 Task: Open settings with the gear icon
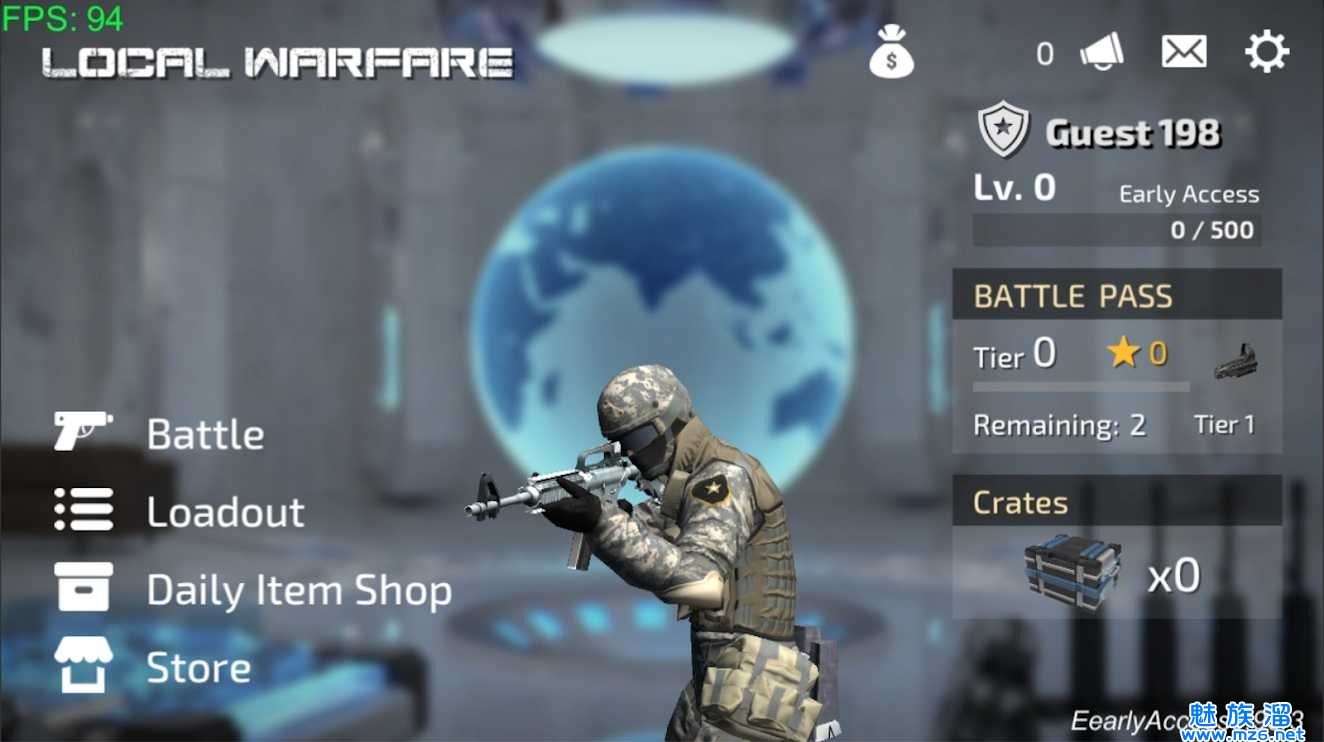point(1266,52)
